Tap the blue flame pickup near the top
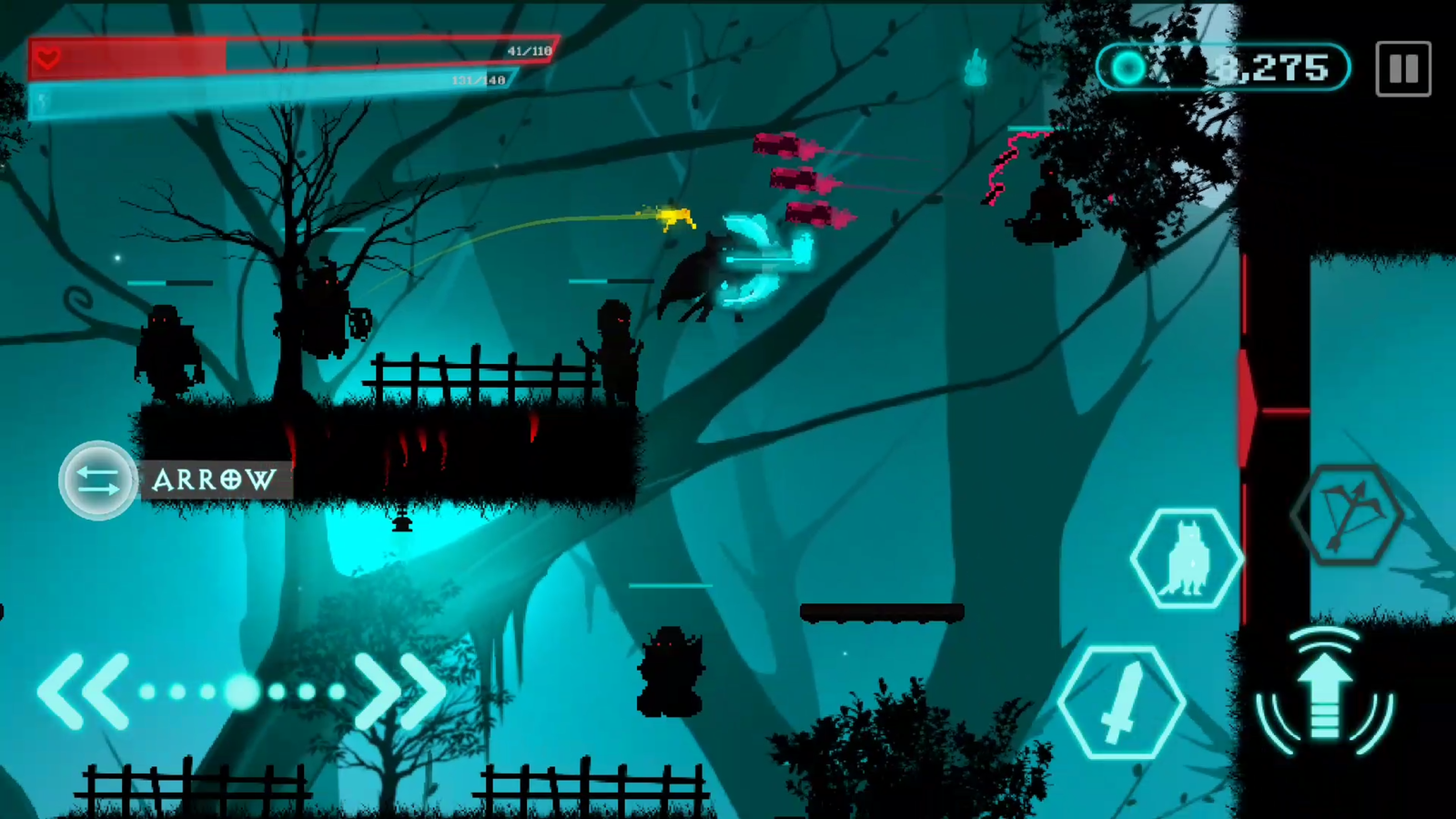Screen dimensions: 1456x819 click(x=976, y=66)
